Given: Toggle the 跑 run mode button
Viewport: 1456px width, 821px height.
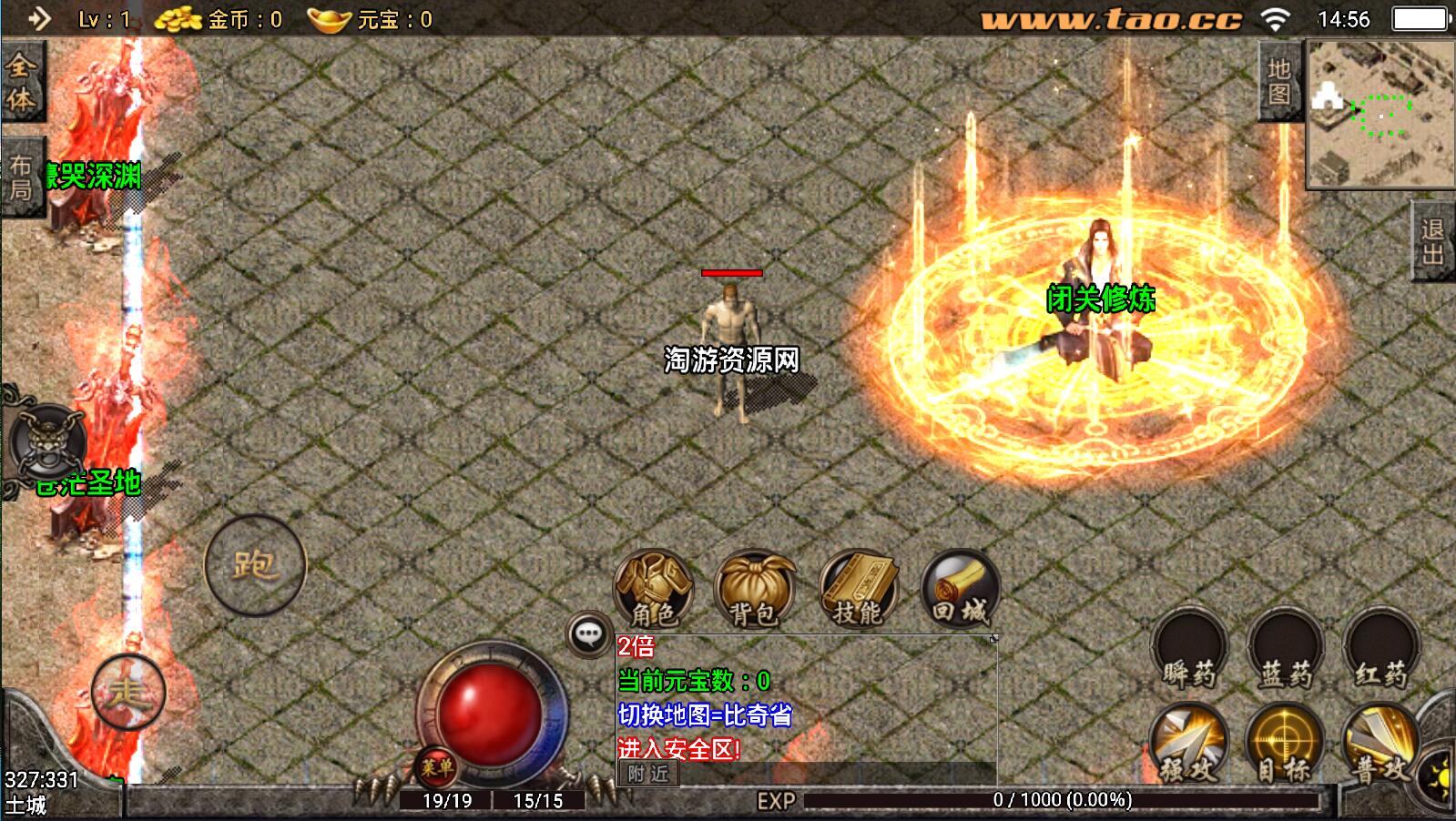Looking at the screenshot, I should click(255, 565).
